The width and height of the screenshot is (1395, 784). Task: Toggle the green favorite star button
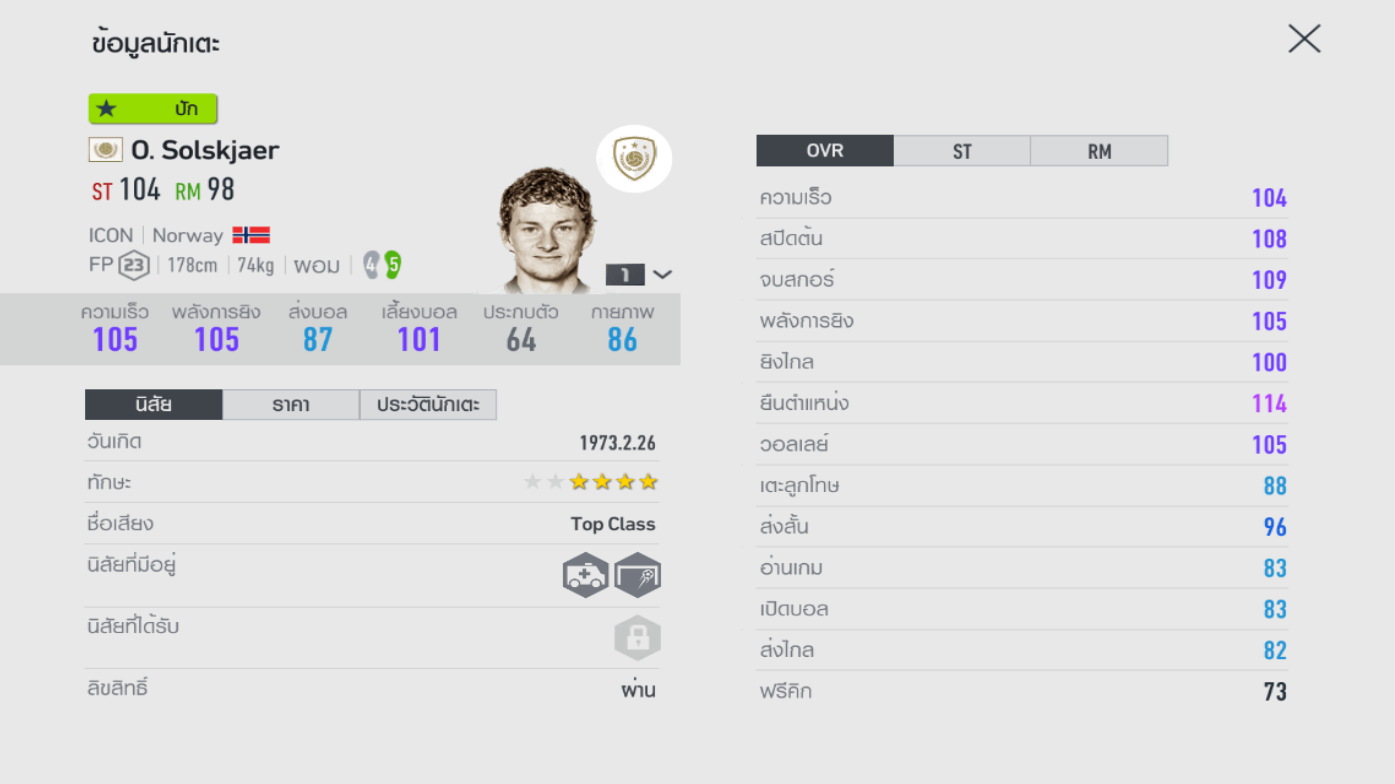pos(152,108)
